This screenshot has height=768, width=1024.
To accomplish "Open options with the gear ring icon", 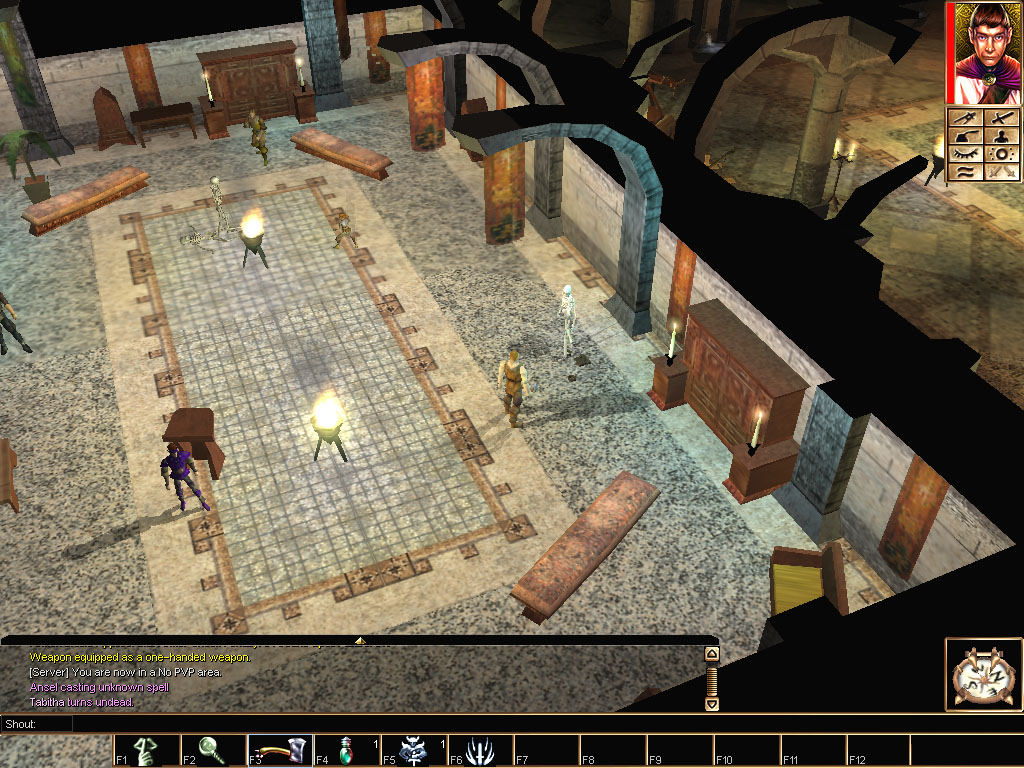I will pos(1002,154).
